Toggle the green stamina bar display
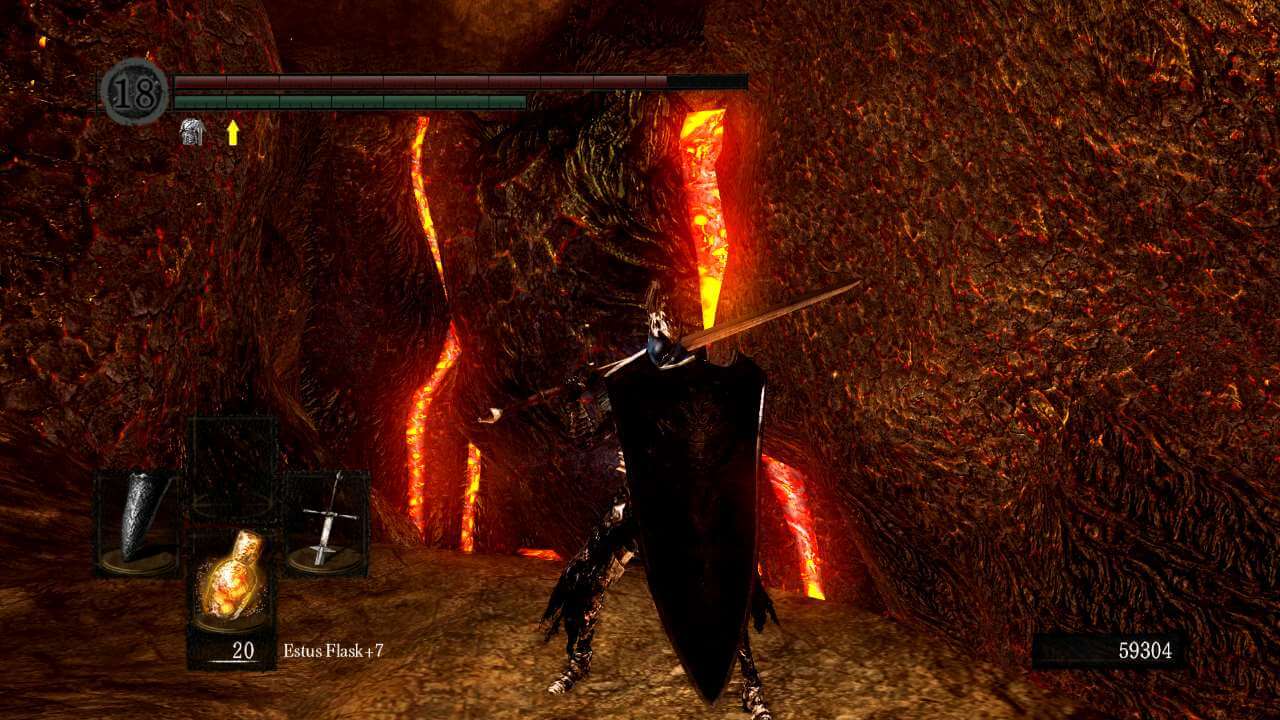 tap(350, 102)
